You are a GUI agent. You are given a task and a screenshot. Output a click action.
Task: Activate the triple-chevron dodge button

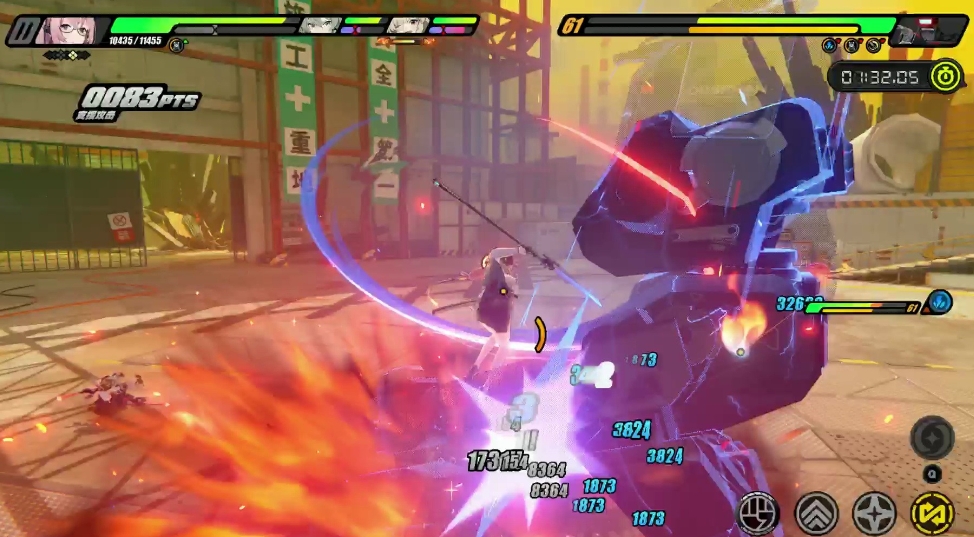click(816, 513)
